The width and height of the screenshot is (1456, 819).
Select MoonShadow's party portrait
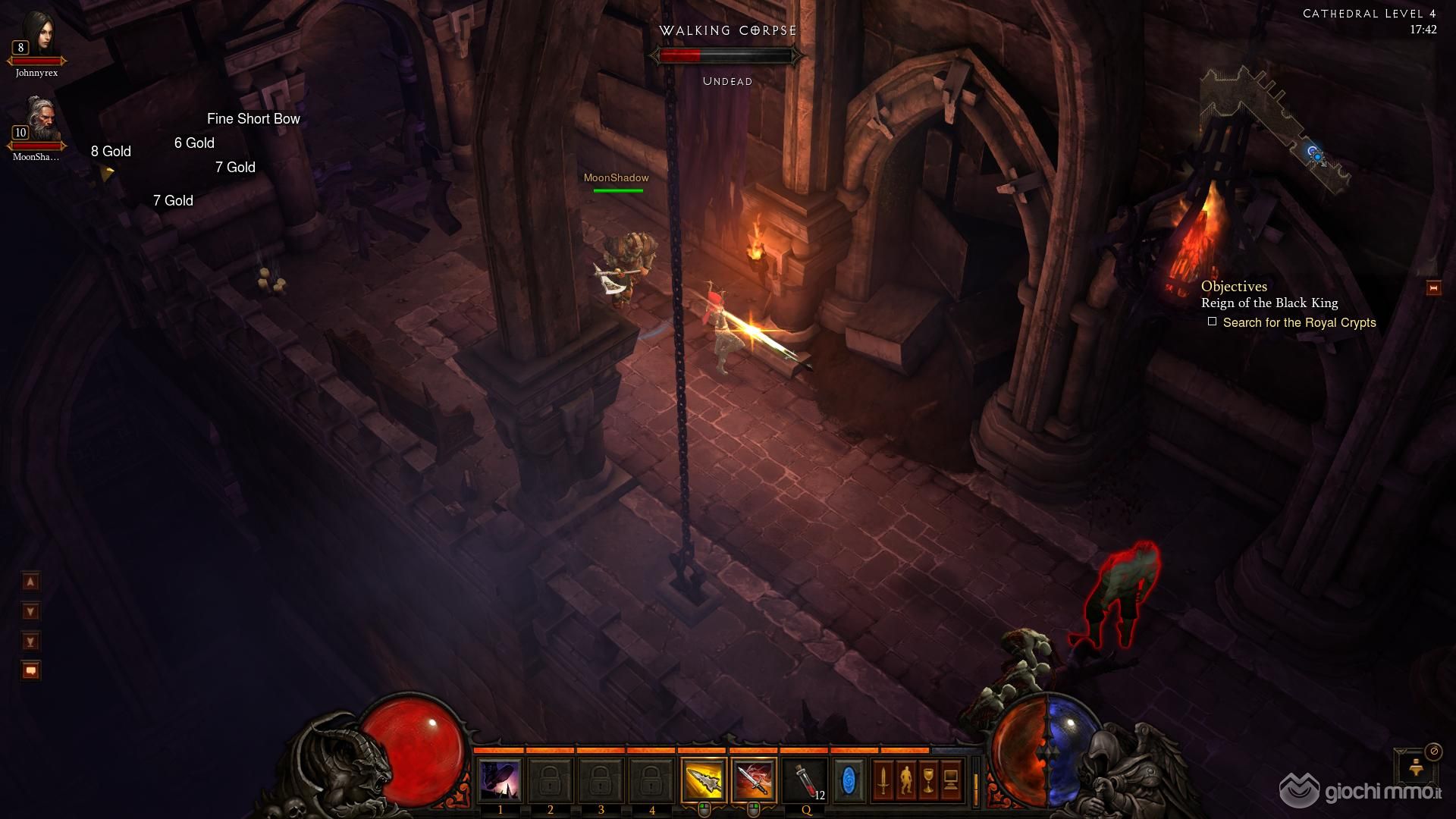(36, 121)
